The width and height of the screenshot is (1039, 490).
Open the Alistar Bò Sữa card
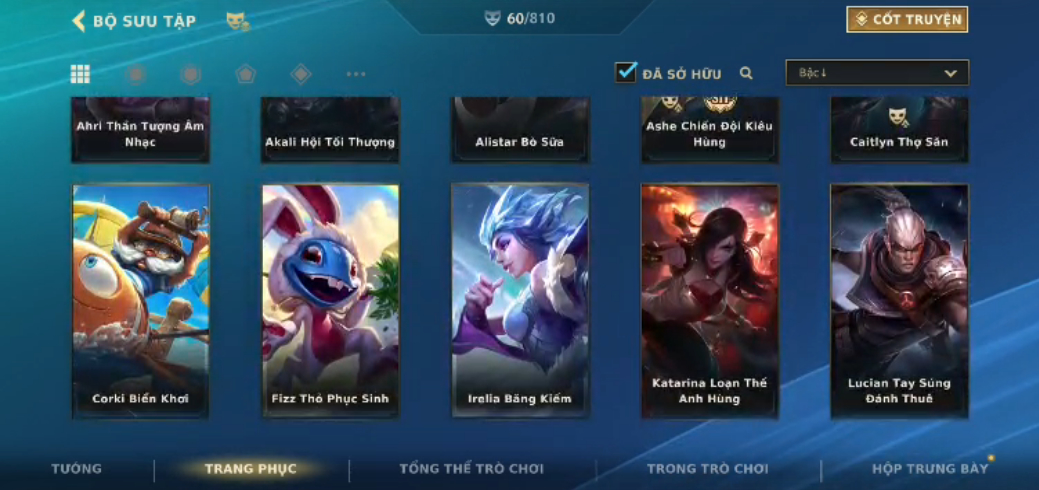pyautogui.click(x=520, y=131)
